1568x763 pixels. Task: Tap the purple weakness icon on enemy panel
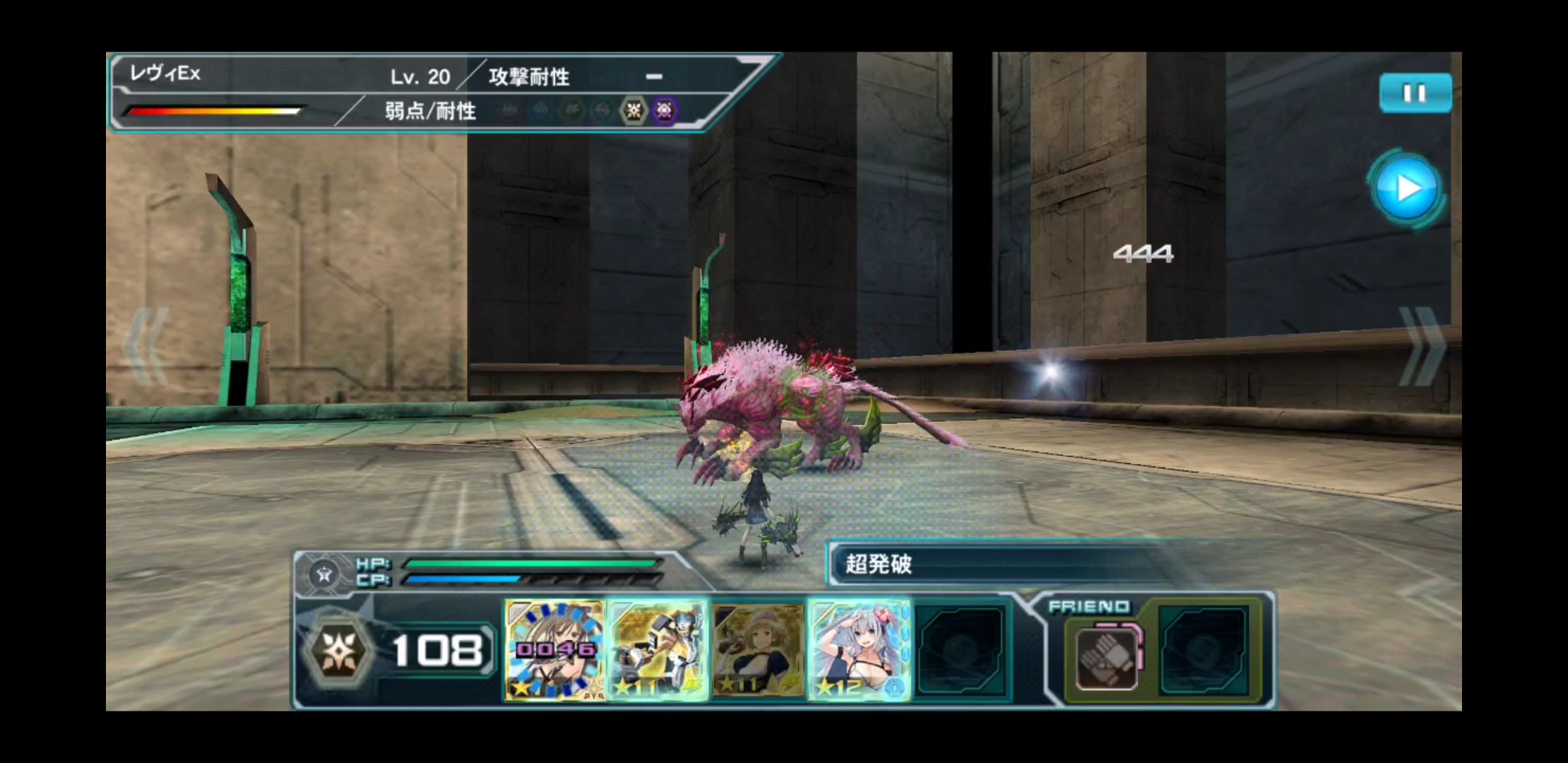click(x=664, y=110)
